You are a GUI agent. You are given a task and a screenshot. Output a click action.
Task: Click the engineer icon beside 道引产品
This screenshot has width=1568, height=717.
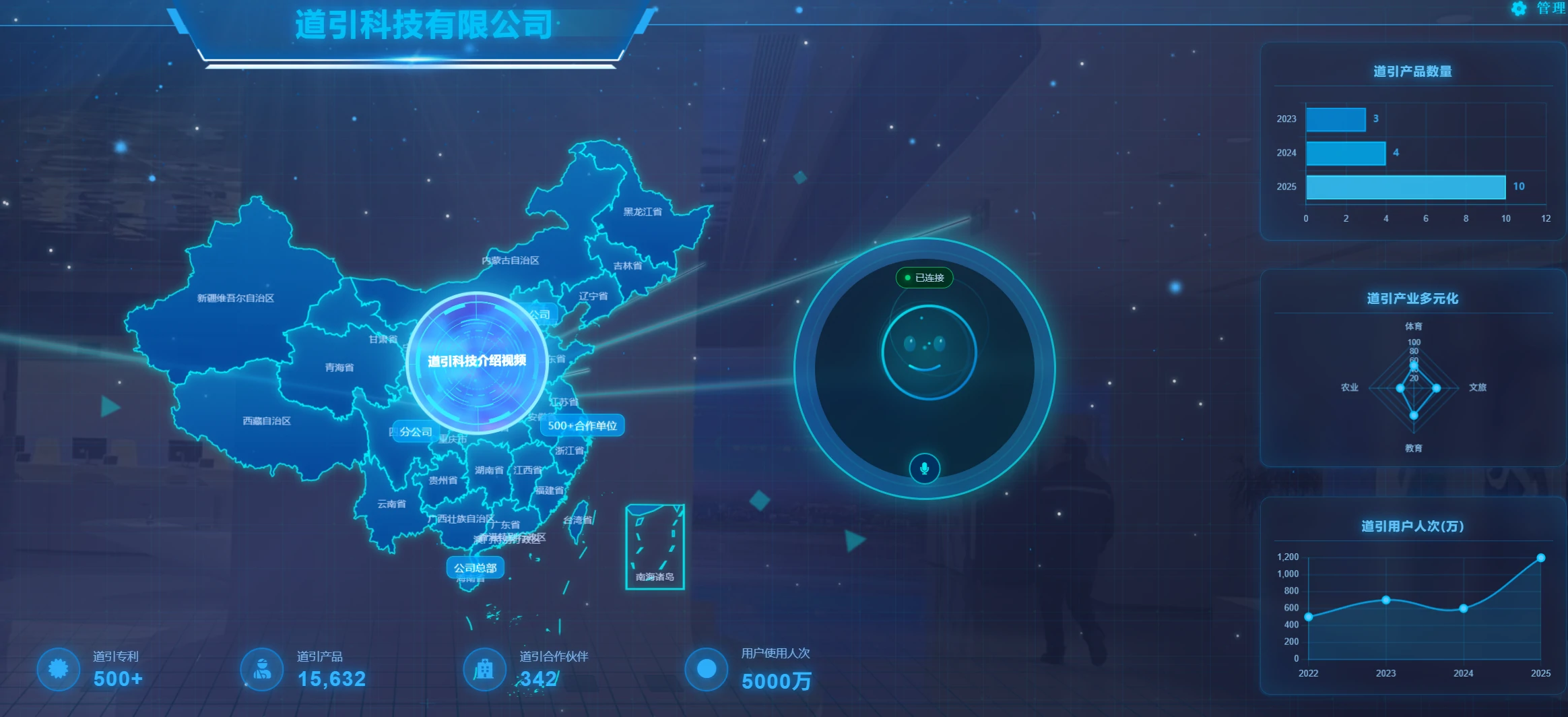point(261,668)
